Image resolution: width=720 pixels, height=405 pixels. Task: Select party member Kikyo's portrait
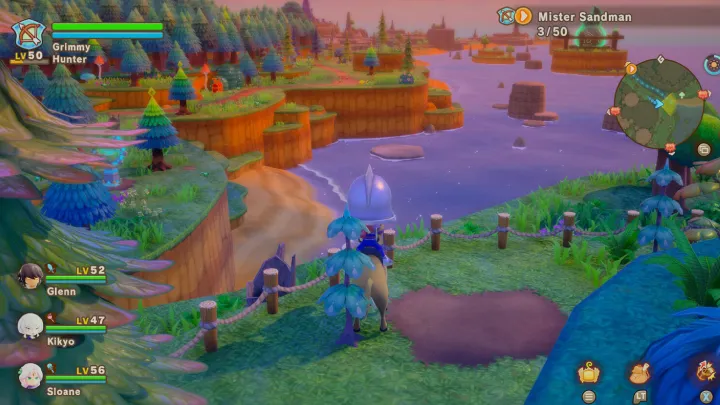(x=30, y=325)
